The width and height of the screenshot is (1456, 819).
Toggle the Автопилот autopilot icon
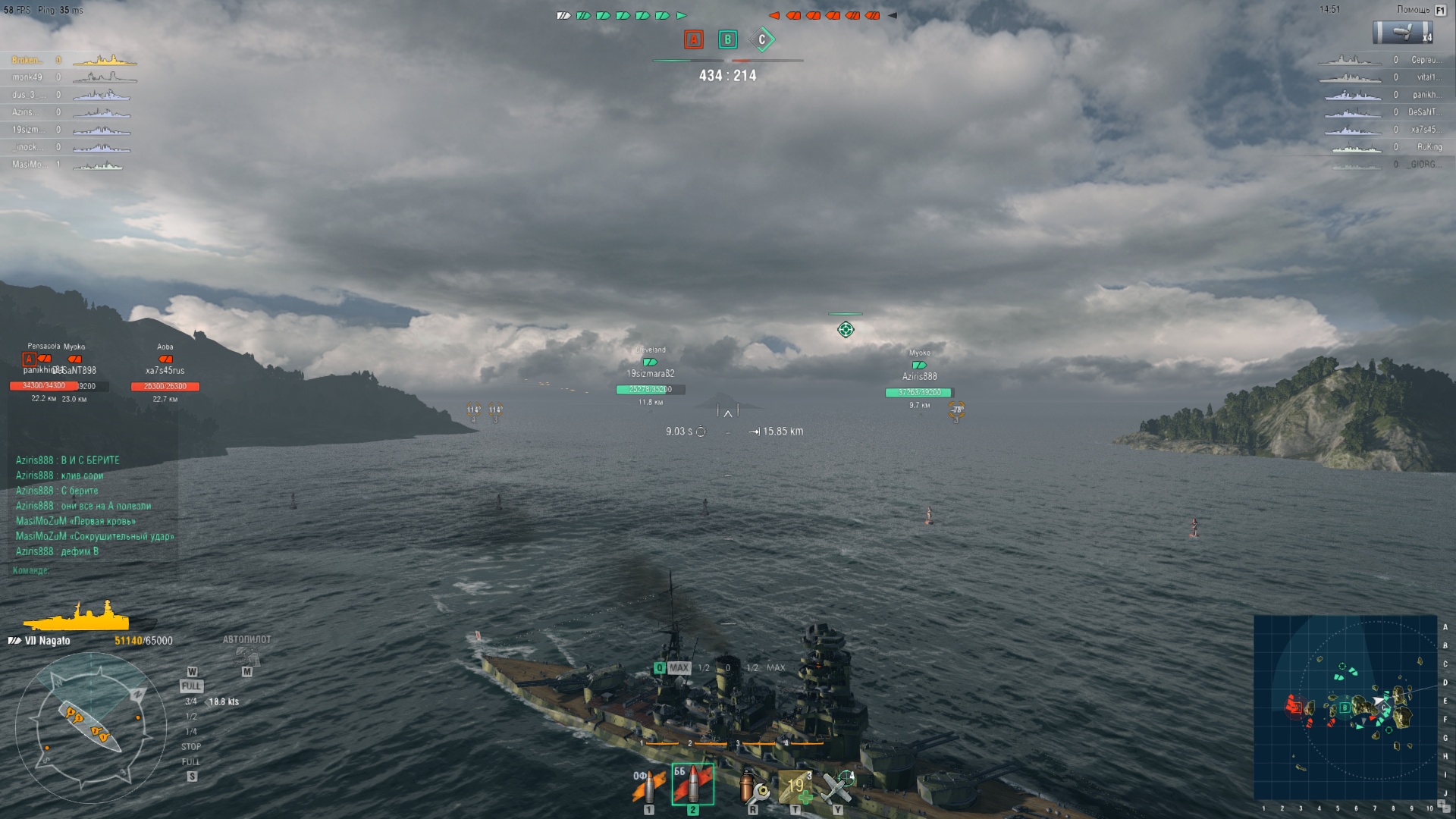tap(246, 654)
